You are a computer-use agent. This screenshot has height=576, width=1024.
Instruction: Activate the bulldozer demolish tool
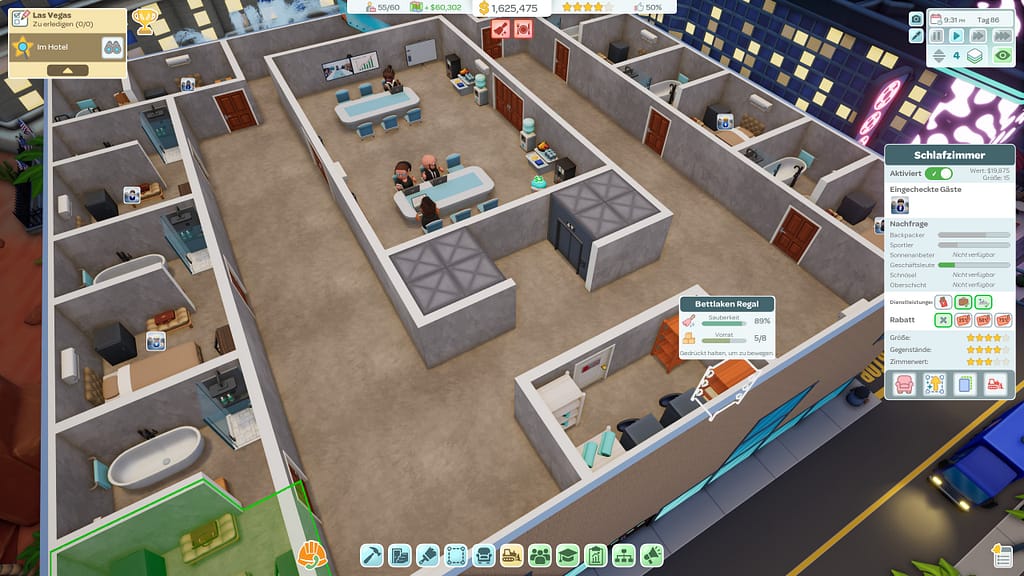pyautogui.click(x=512, y=555)
